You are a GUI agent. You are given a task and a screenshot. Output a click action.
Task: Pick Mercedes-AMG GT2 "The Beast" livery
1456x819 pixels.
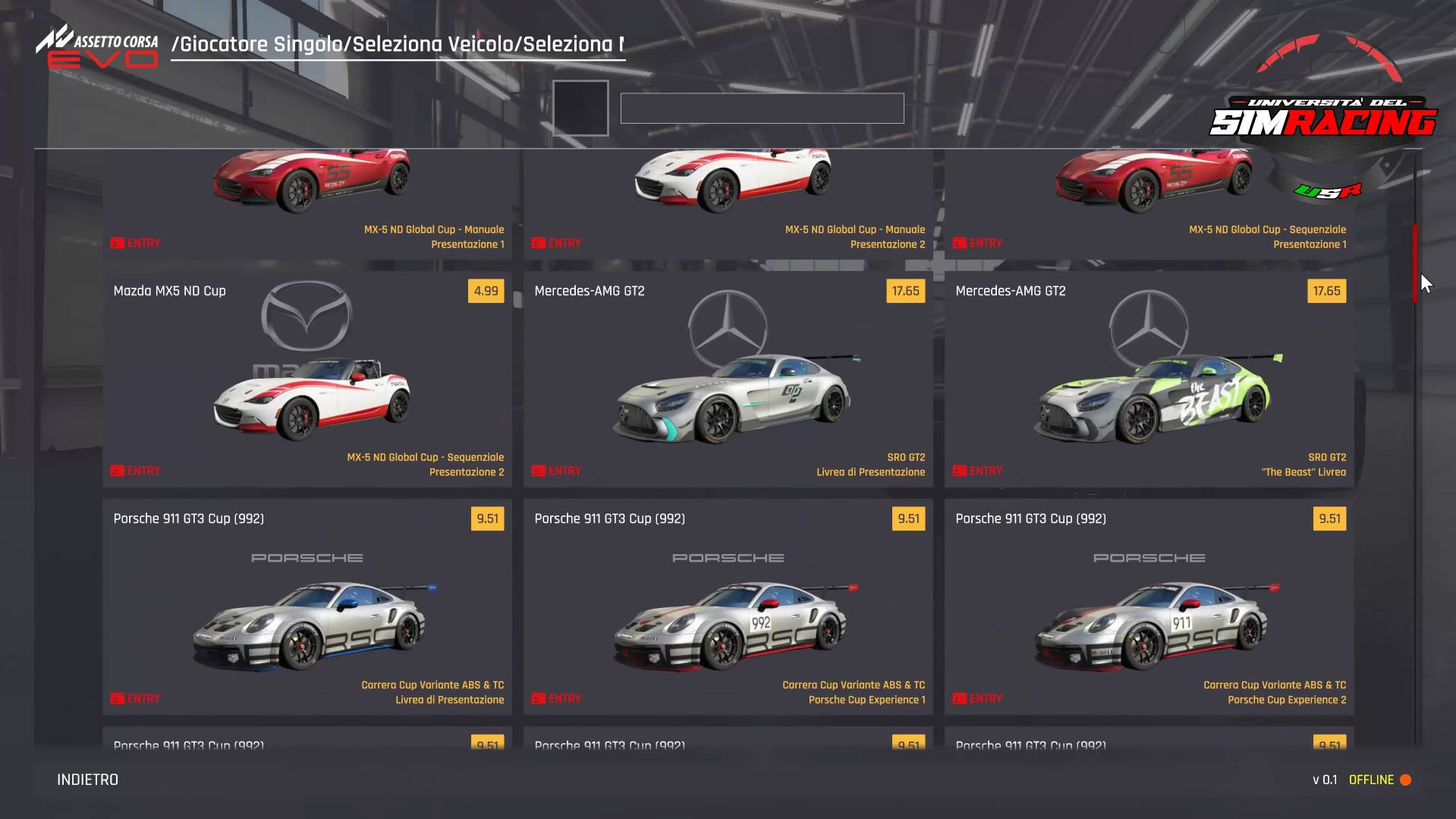(x=1149, y=380)
